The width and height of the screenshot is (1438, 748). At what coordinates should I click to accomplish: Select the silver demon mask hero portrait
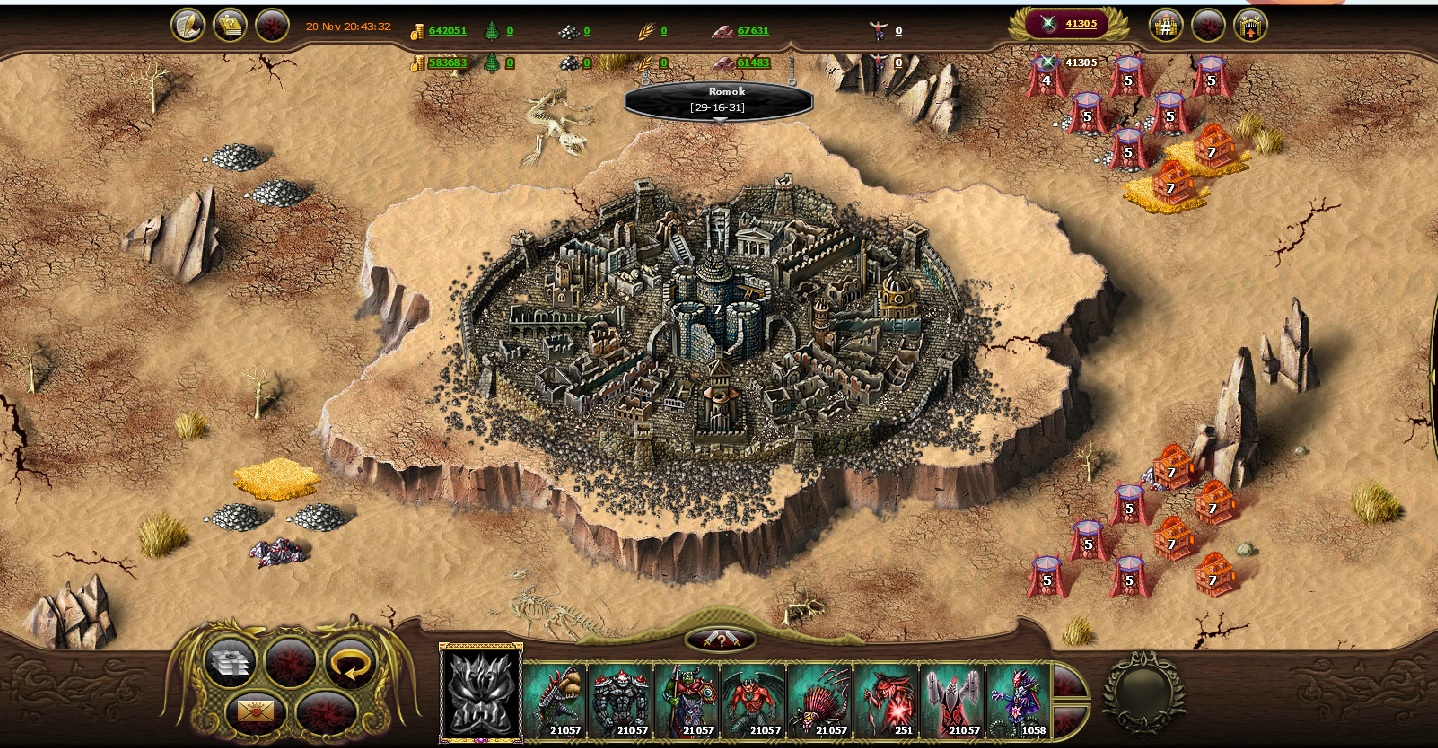point(481,693)
